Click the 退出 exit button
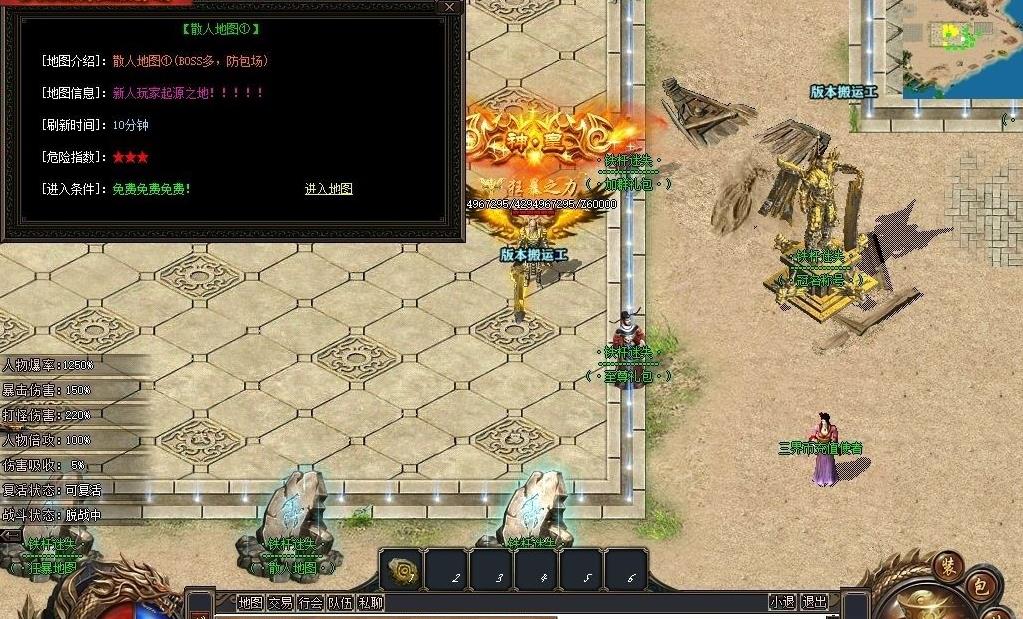1023x619 pixels. [815, 602]
